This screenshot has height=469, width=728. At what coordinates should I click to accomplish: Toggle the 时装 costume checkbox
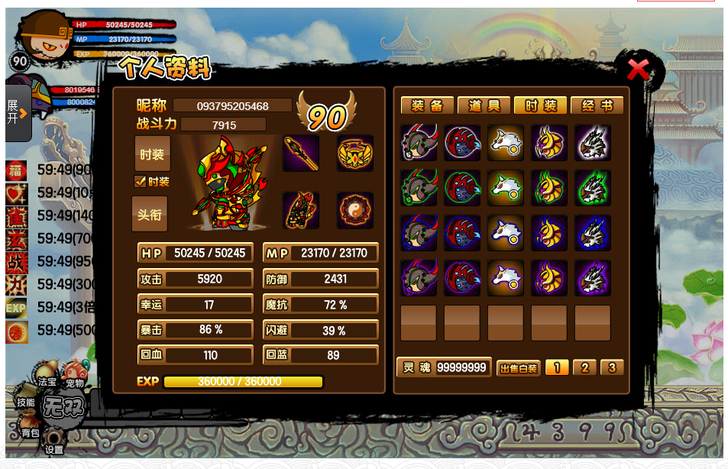pyautogui.click(x=141, y=181)
